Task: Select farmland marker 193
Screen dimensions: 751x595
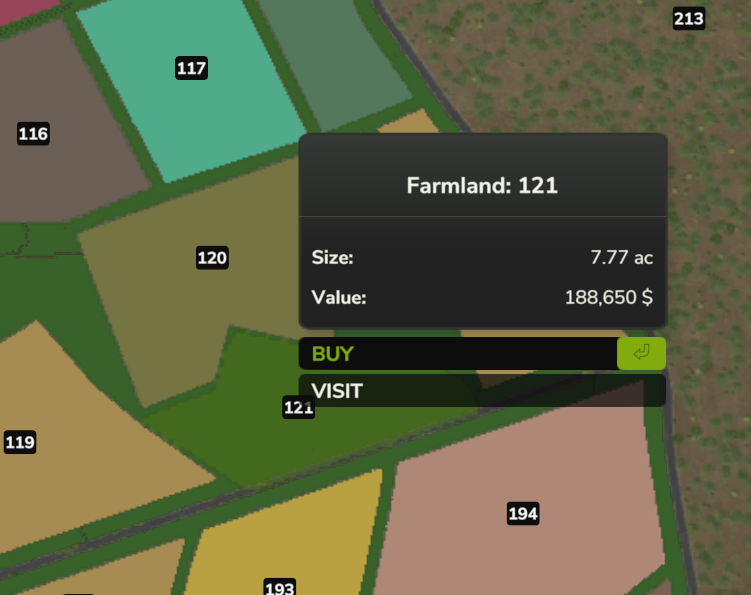Action: pos(279,587)
